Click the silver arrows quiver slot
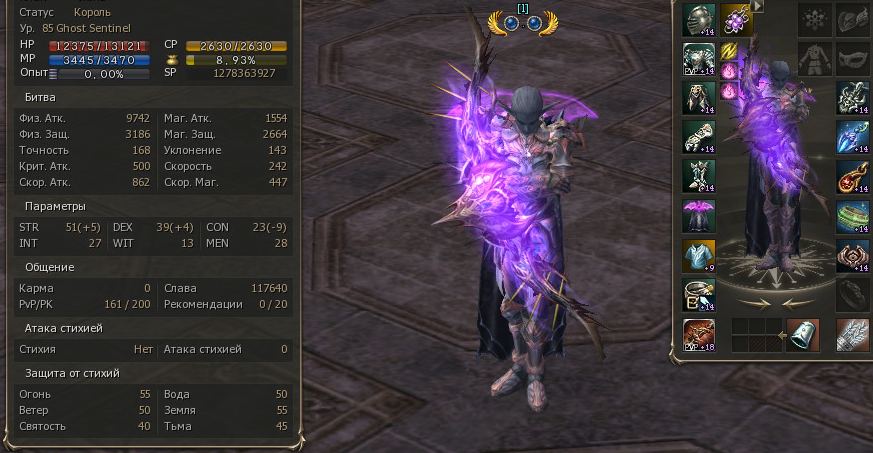Screen dimensions: 873x453 (852, 334)
